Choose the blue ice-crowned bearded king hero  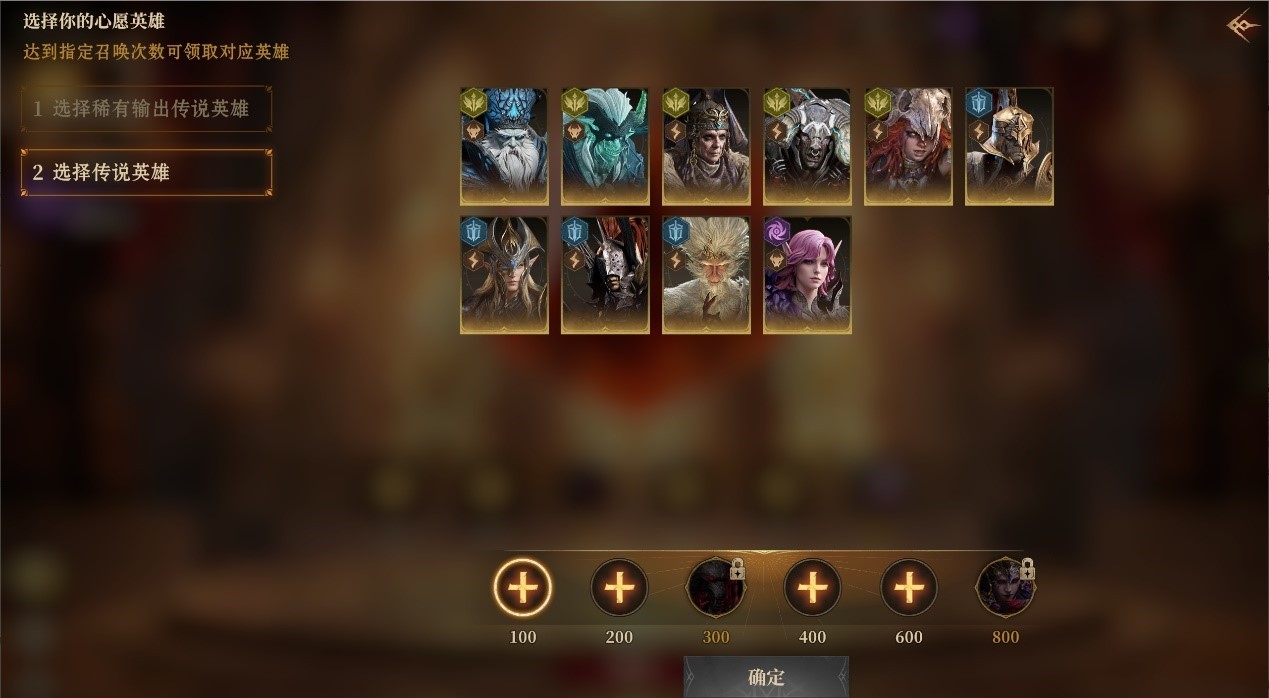[x=504, y=146]
